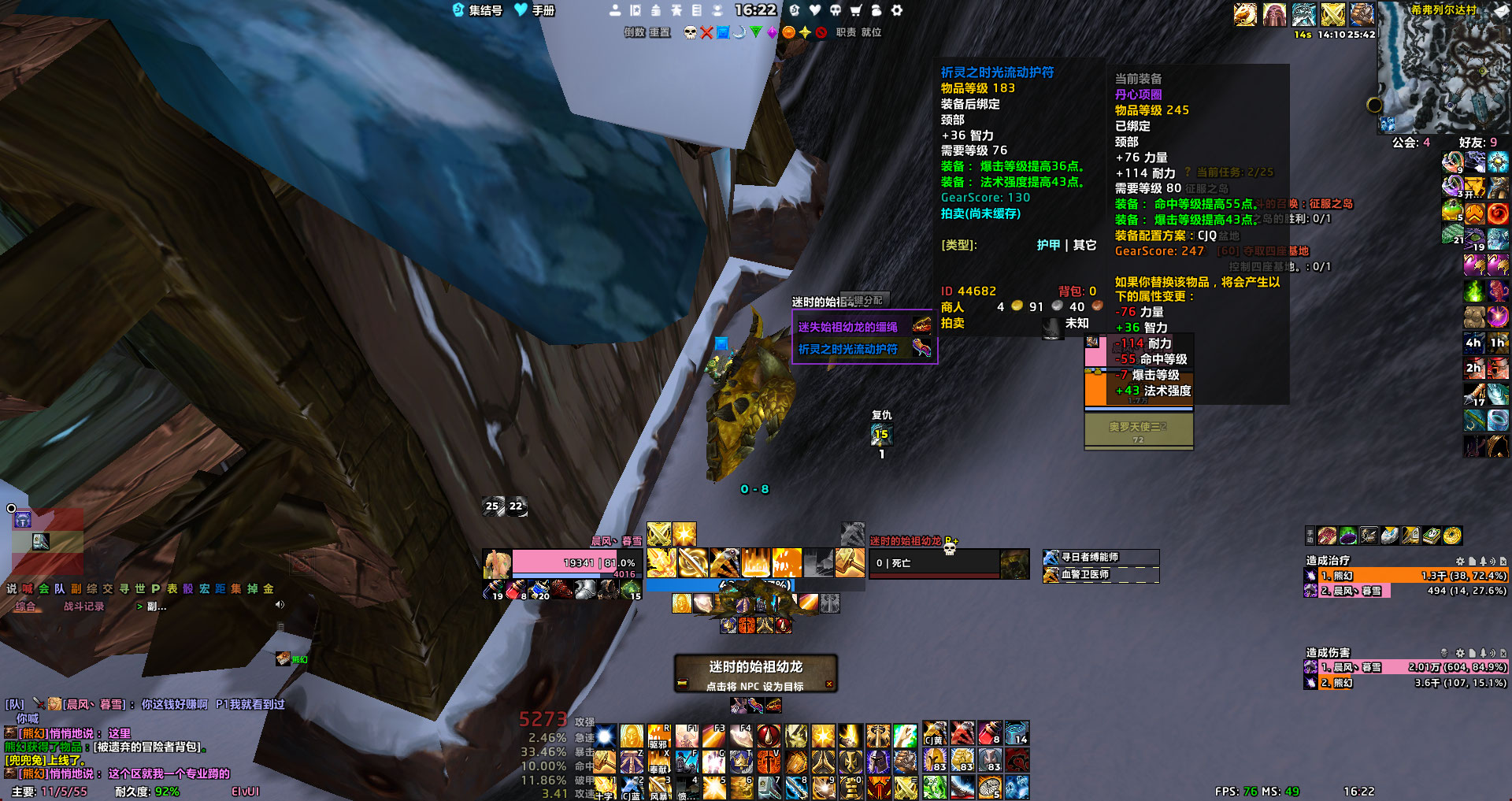
Task: Start a 就位 ready check
Action: point(871,32)
